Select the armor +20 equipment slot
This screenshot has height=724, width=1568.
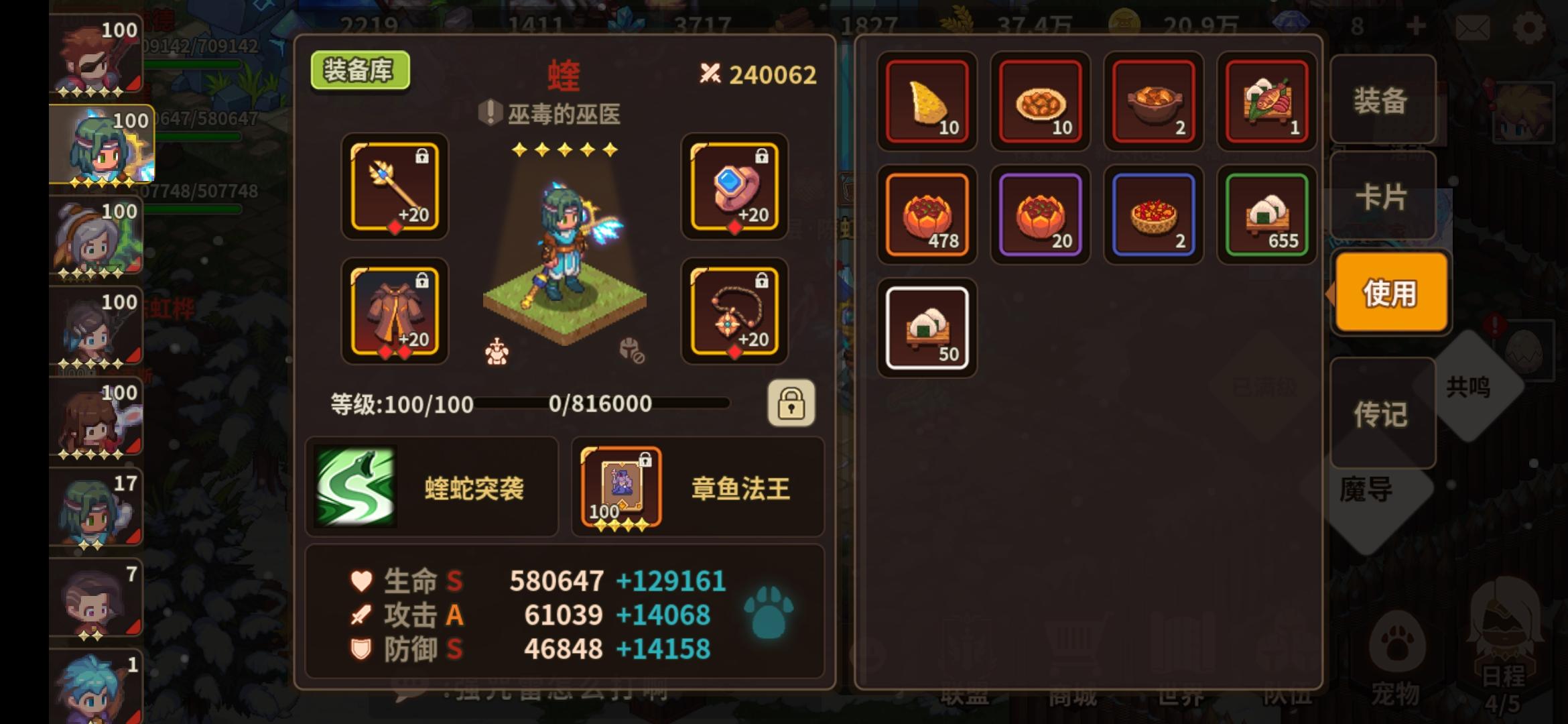394,312
